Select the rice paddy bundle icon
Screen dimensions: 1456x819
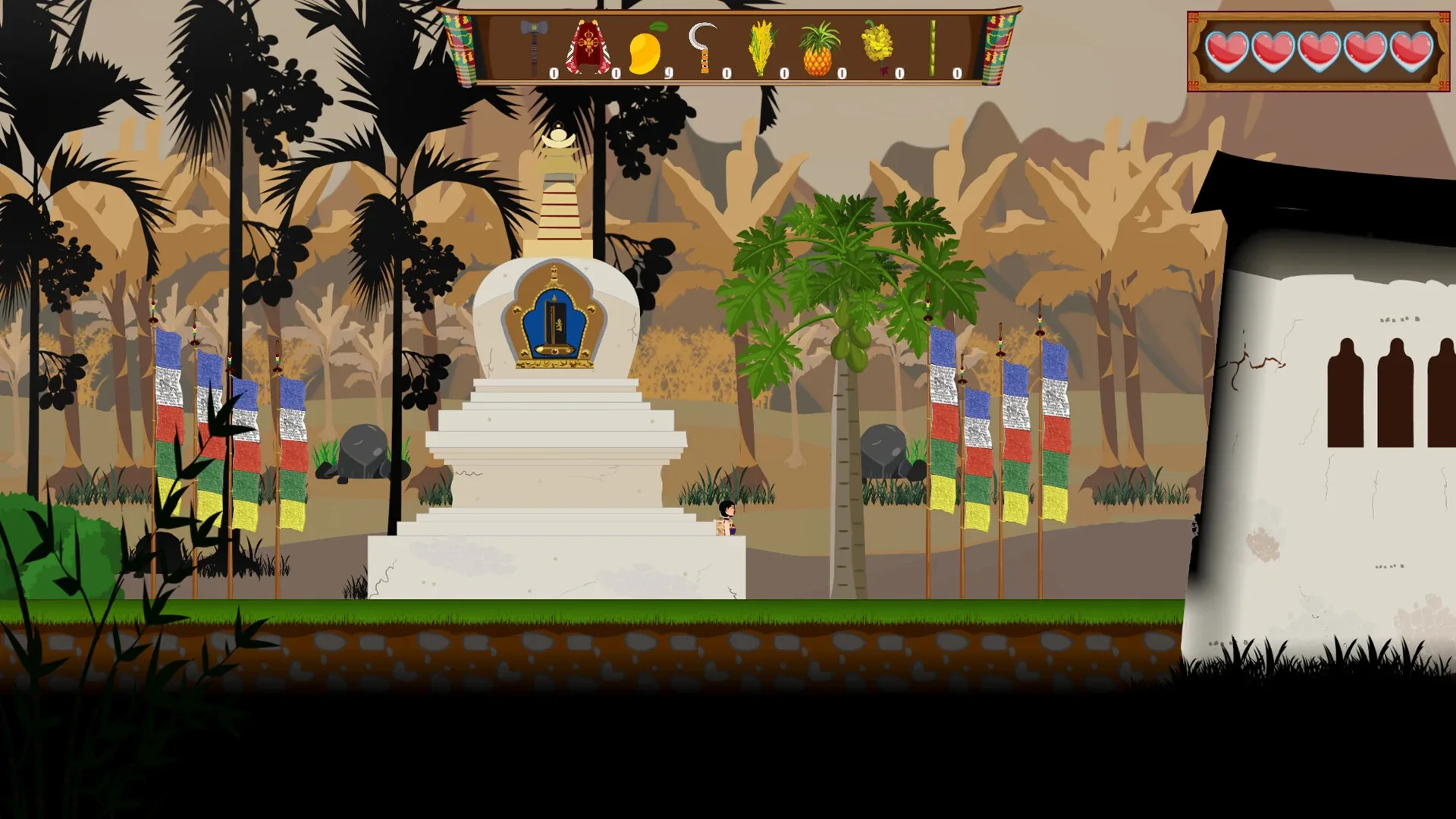[x=761, y=46]
